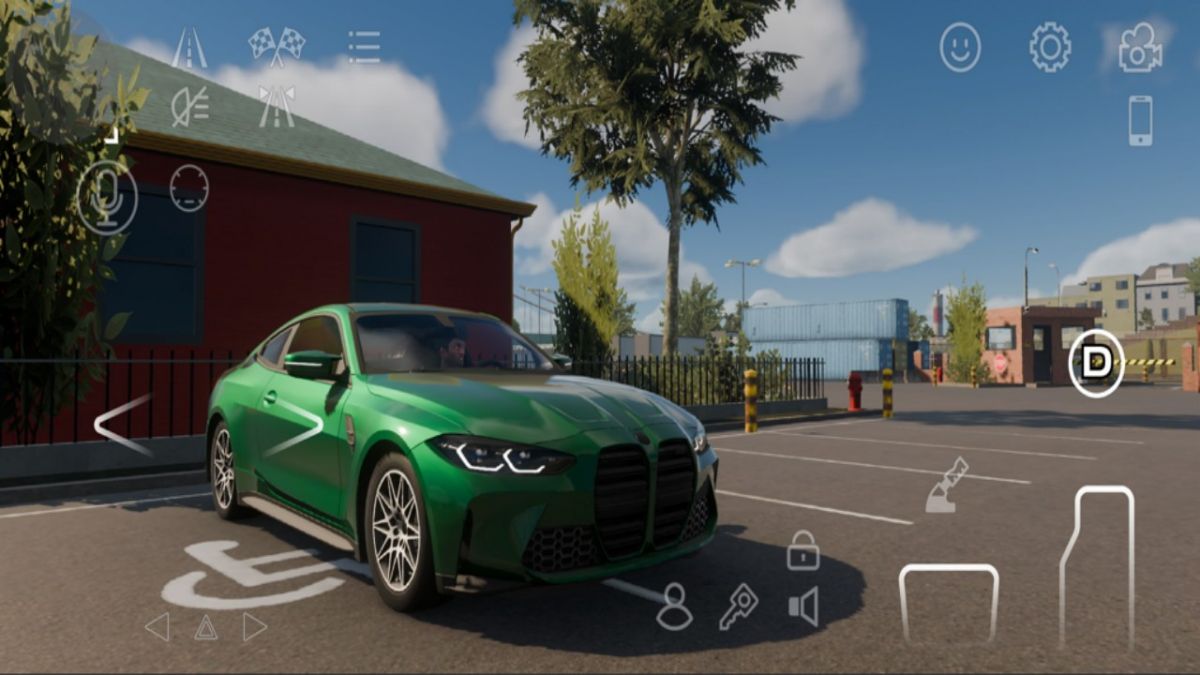This screenshot has height=675, width=1200.
Task: Open the gear settings menu
Action: (1050, 47)
